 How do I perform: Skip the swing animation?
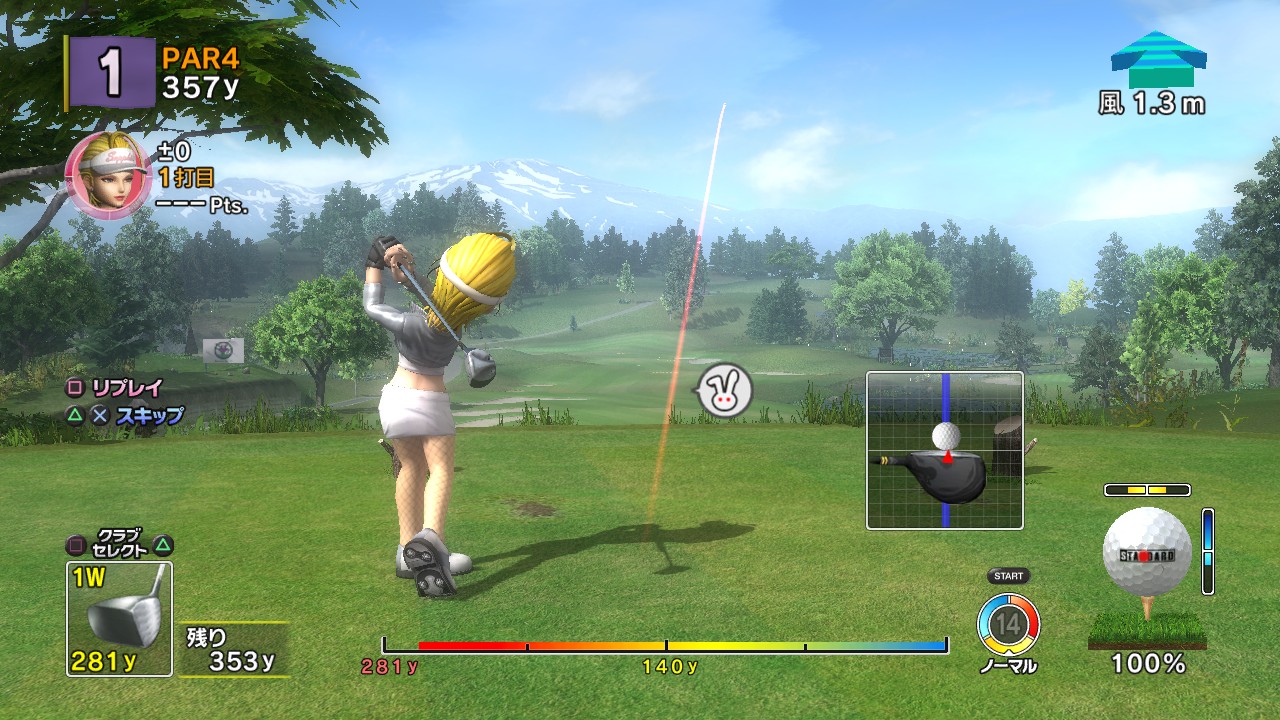pos(149,416)
